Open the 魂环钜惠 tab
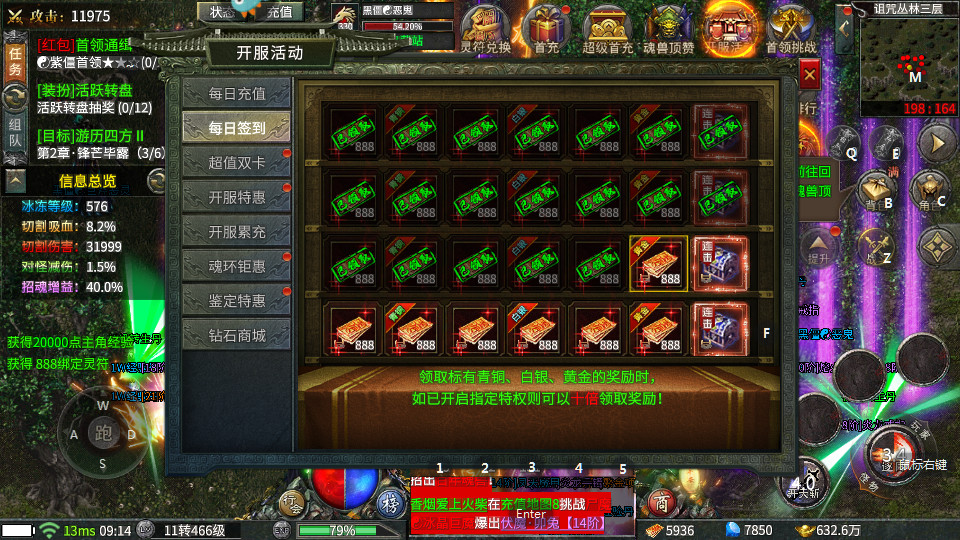 coord(237,266)
